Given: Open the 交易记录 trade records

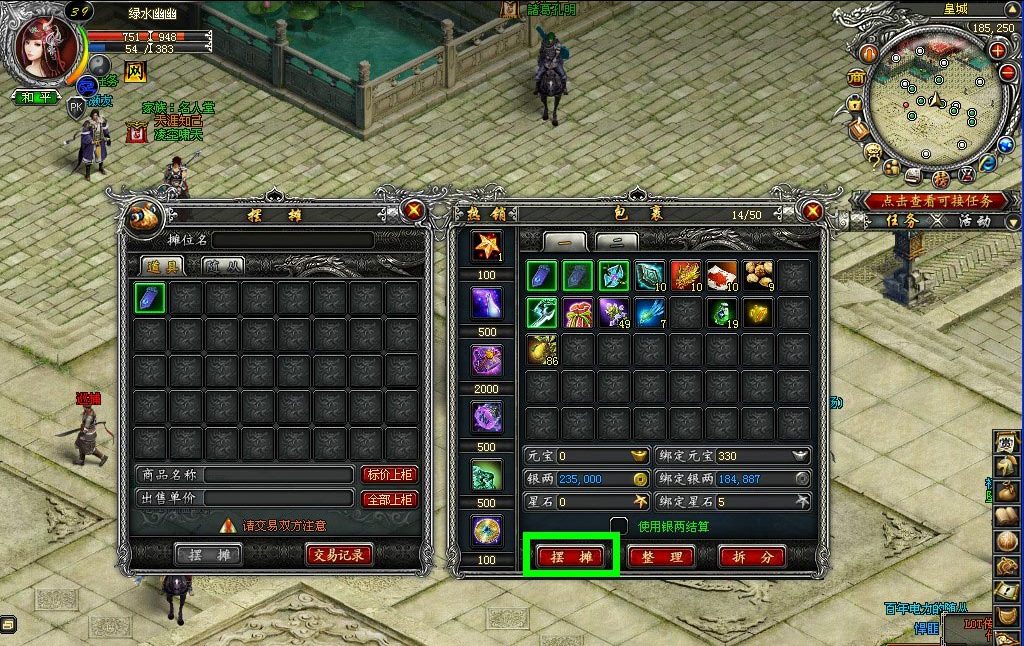Looking at the screenshot, I should coord(338,554).
